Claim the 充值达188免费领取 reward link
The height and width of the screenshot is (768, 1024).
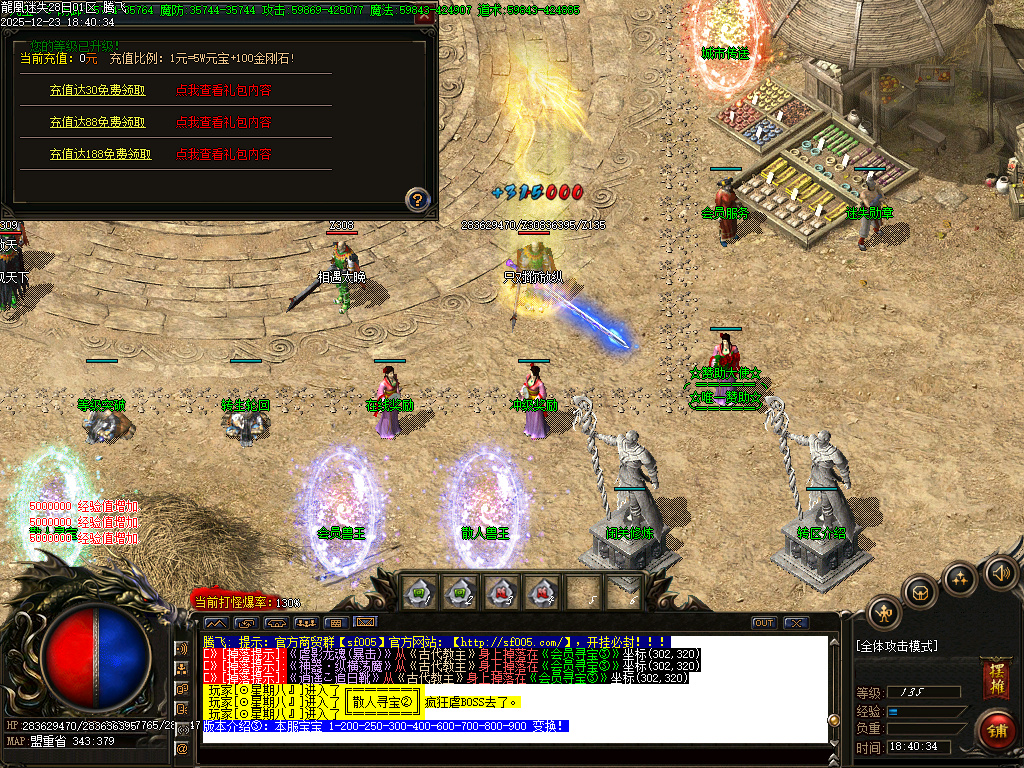[x=100, y=154]
